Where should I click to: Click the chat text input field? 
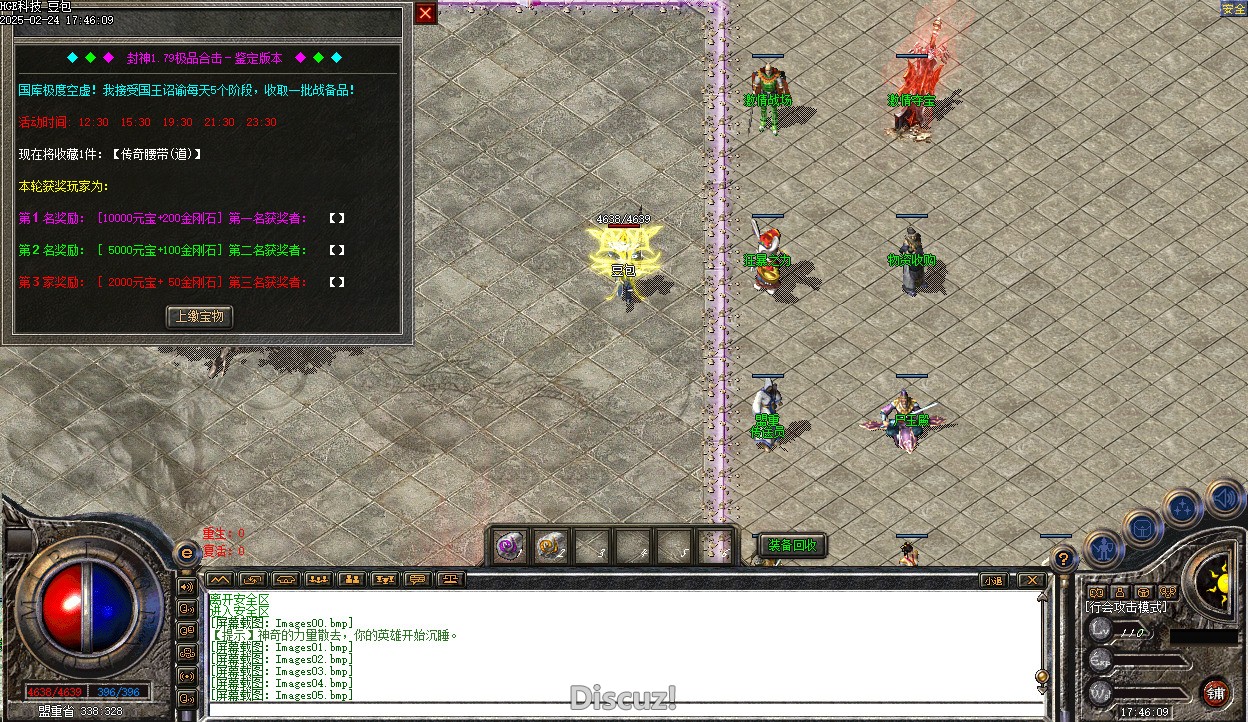pos(620,710)
